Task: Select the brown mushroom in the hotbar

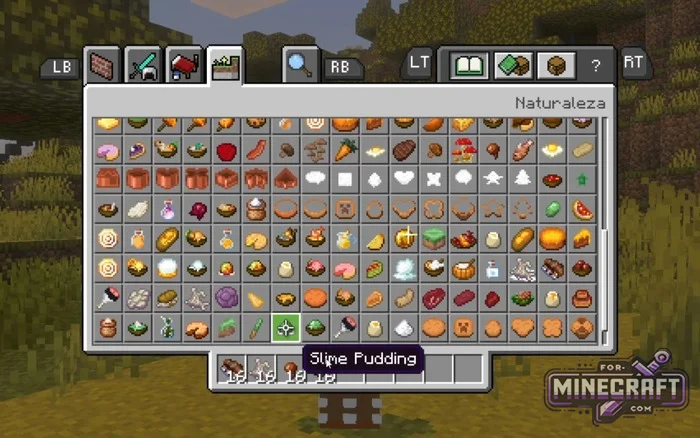Action: 291,368
